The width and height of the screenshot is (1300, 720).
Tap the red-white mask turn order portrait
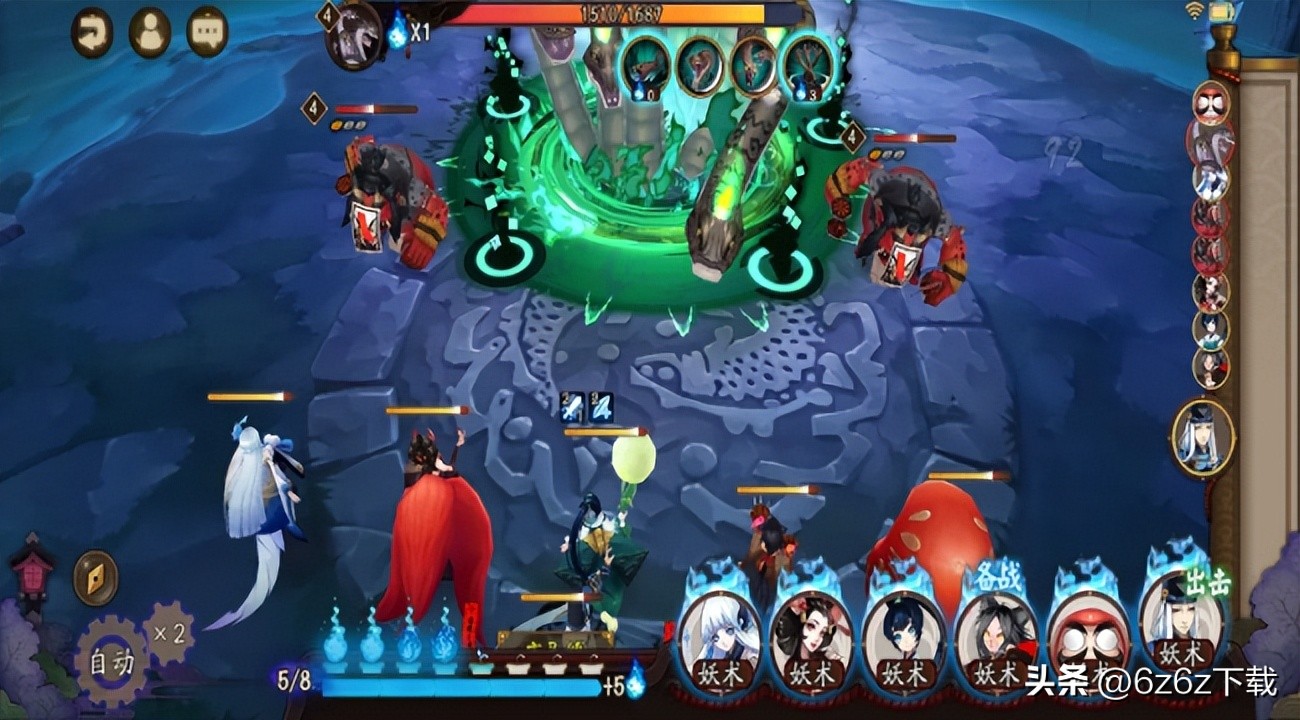1210,104
